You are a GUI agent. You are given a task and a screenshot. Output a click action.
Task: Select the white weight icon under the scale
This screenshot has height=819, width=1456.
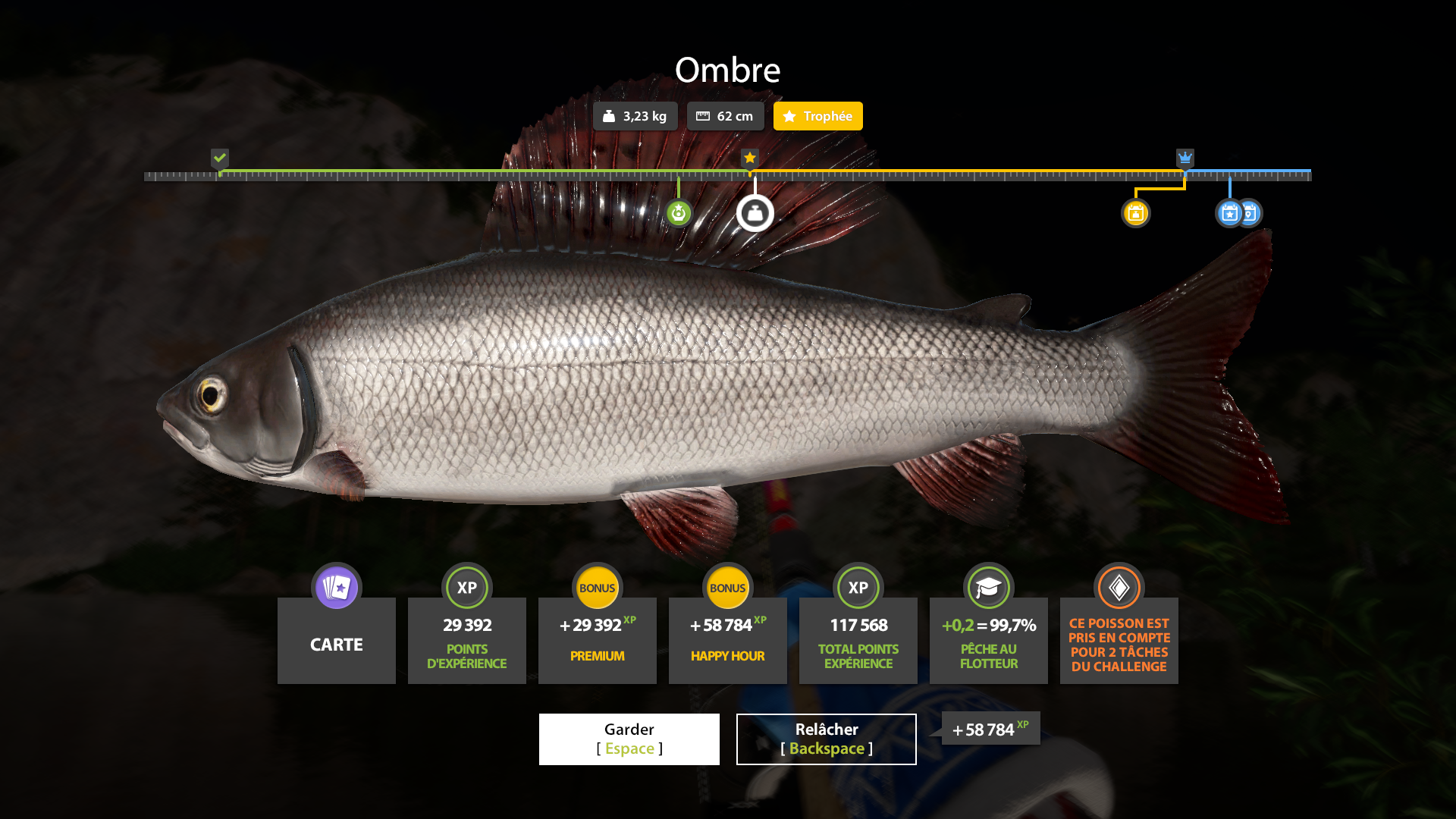coord(755,213)
